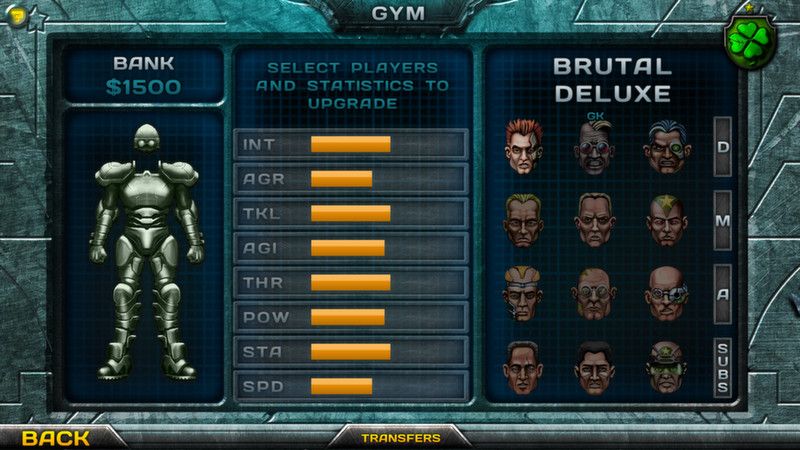Upgrade the SPD statistic
The image size is (800, 450).
pos(350,386)
